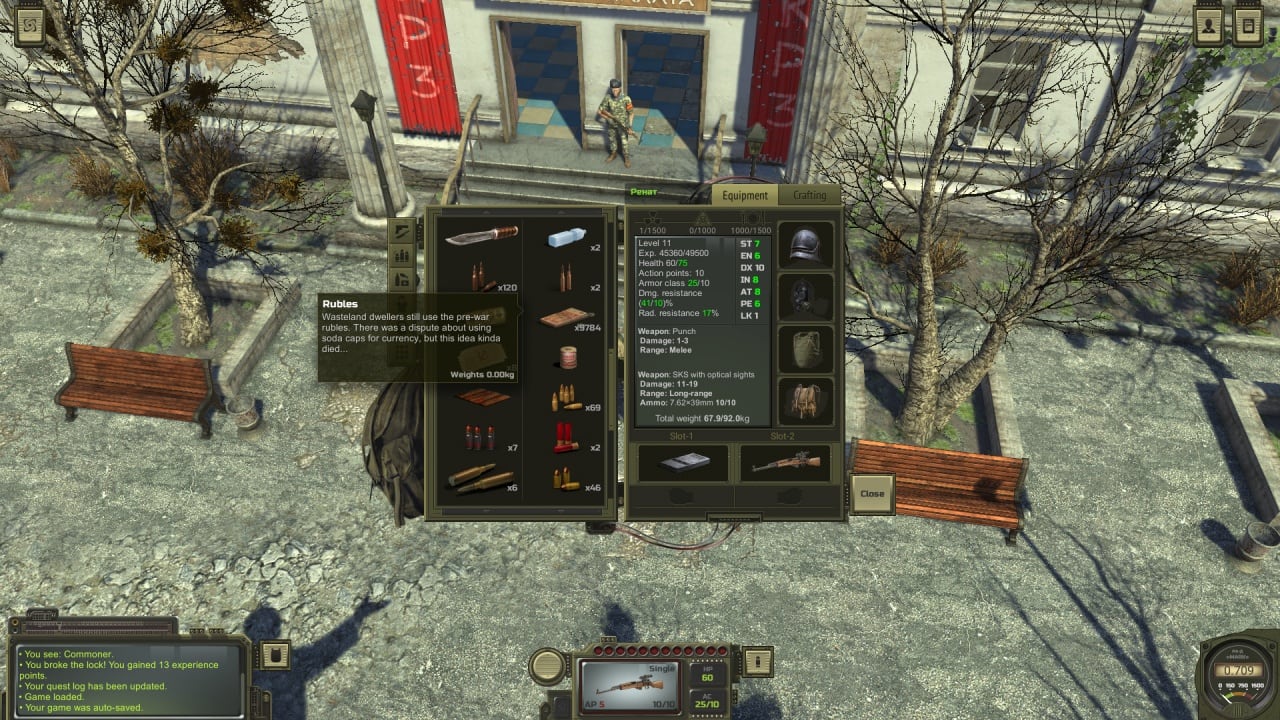
Task: Click the equipped gas mask slot
Action: pyautogui.click(x=805, y=298)
